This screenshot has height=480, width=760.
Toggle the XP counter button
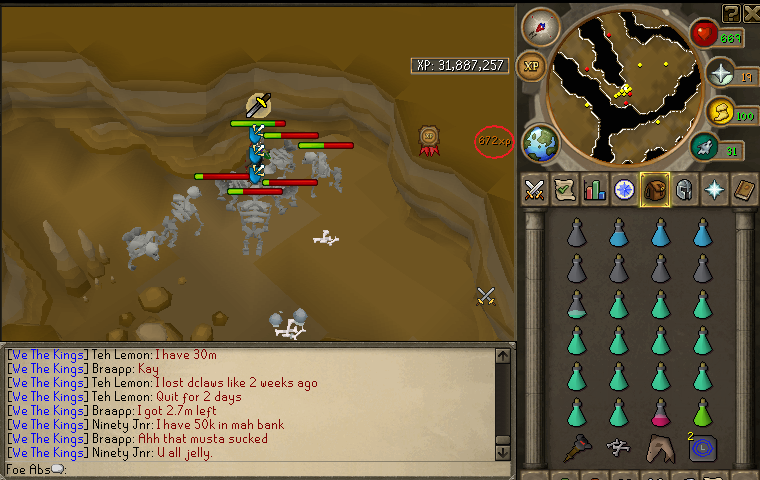[533, 66]
